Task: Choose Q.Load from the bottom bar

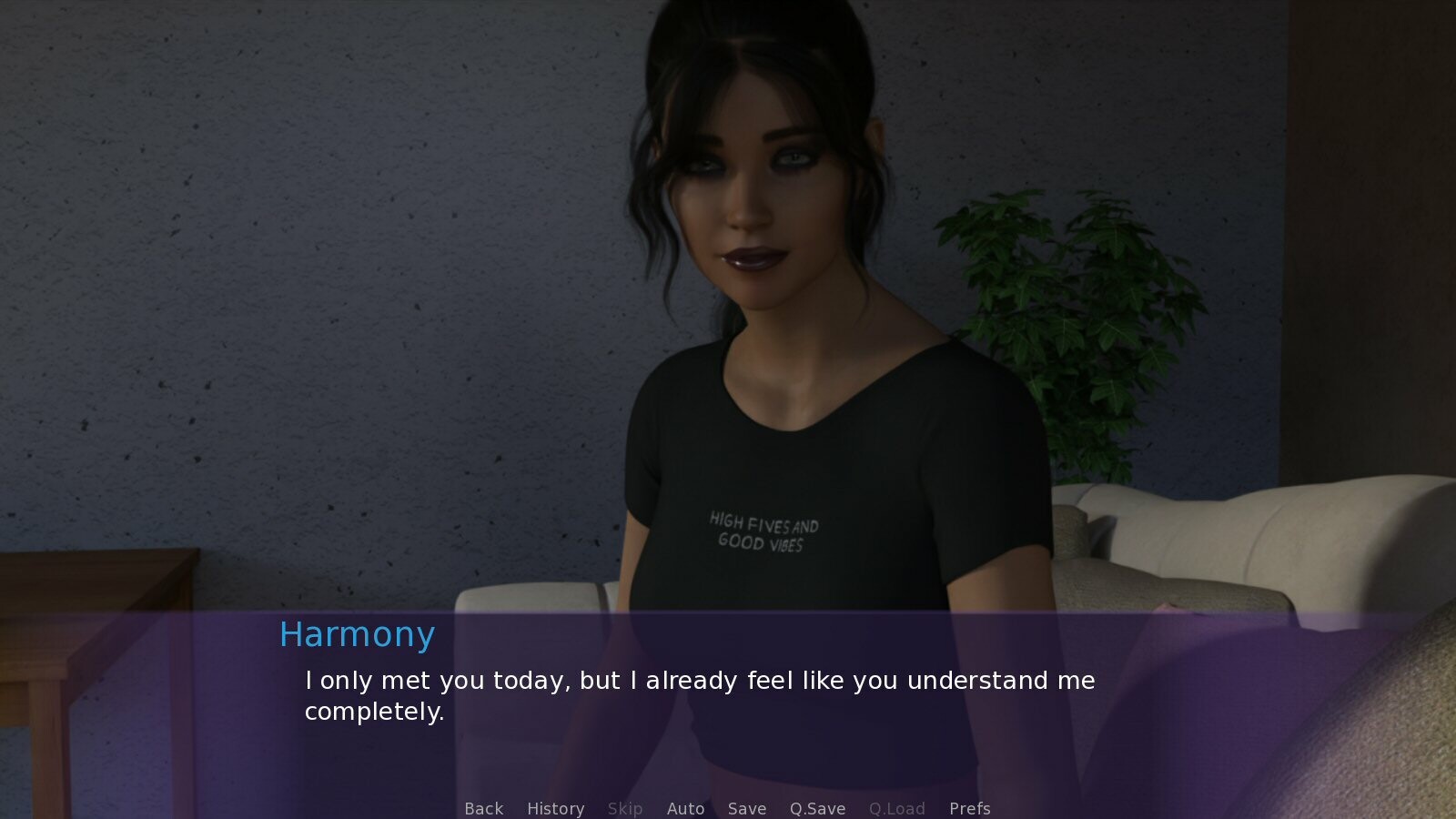Action: [897, 808]
